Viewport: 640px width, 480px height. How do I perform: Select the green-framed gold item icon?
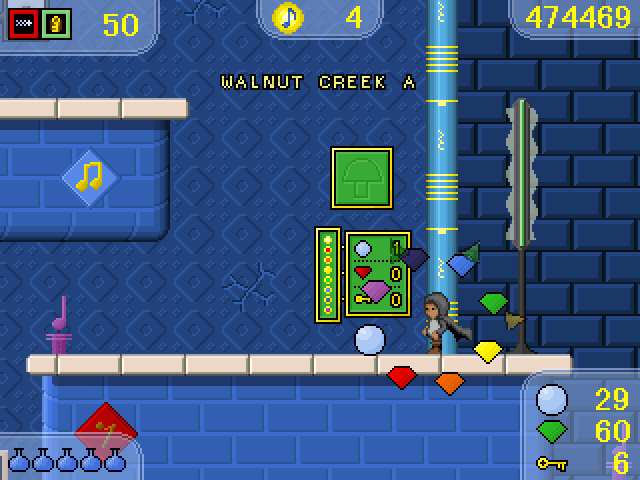(x=56, y=23)
